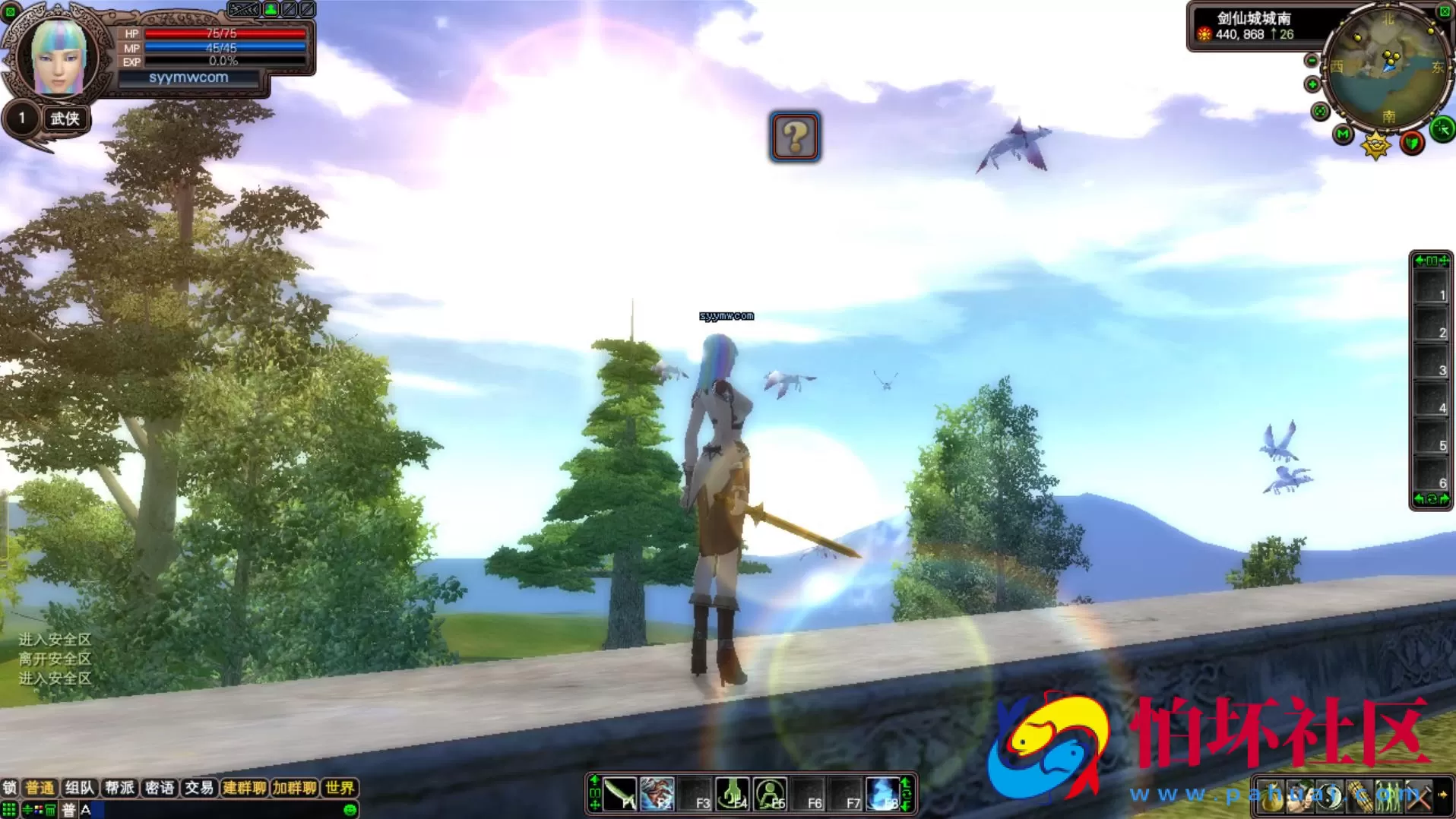Image resolution: width=1456 pixels, height=819 pixels.
Task: Click the 建群聊 create group chat button
Action: 244,788
